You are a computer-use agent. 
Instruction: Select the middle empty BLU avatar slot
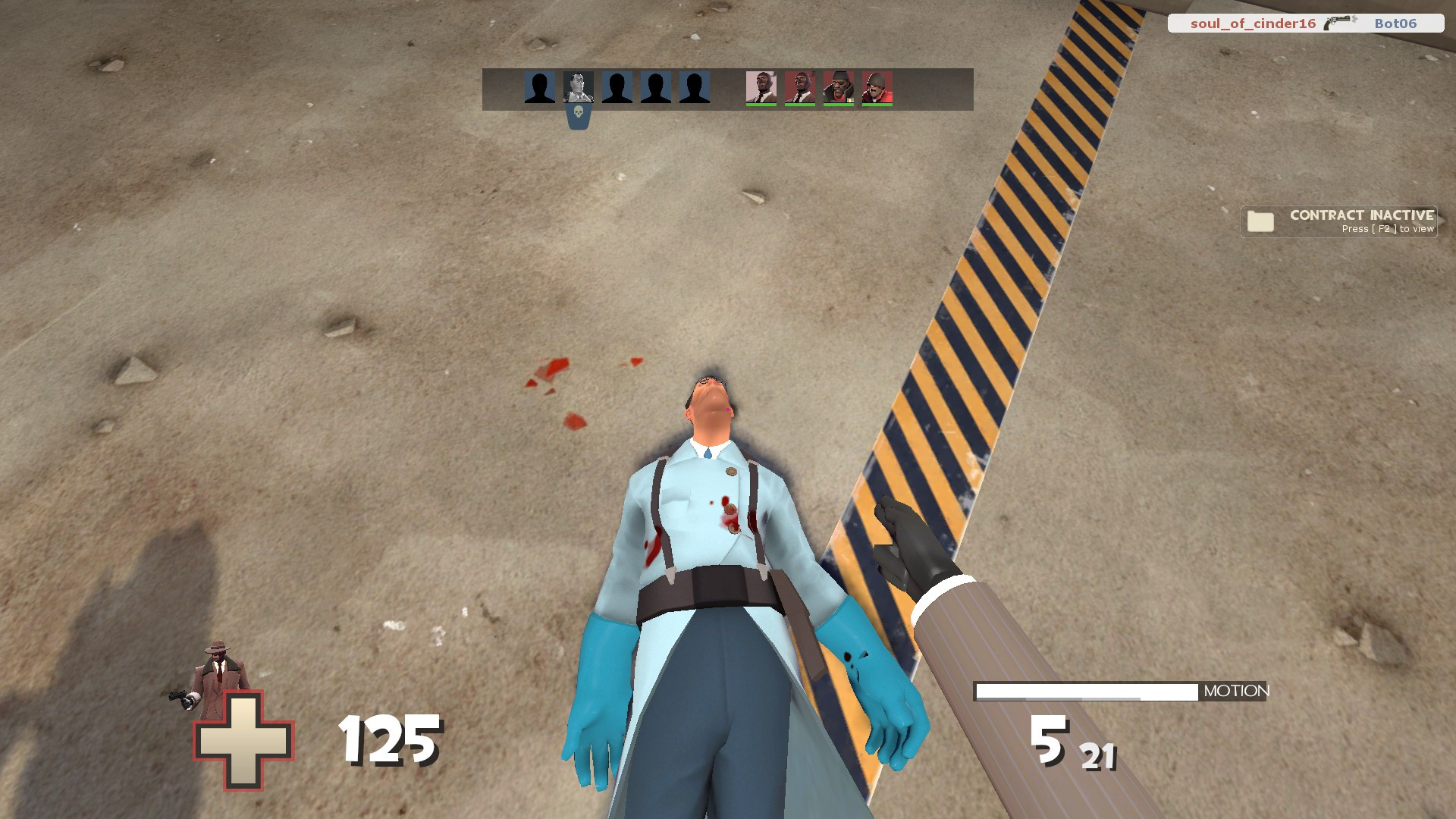[618, 88]
